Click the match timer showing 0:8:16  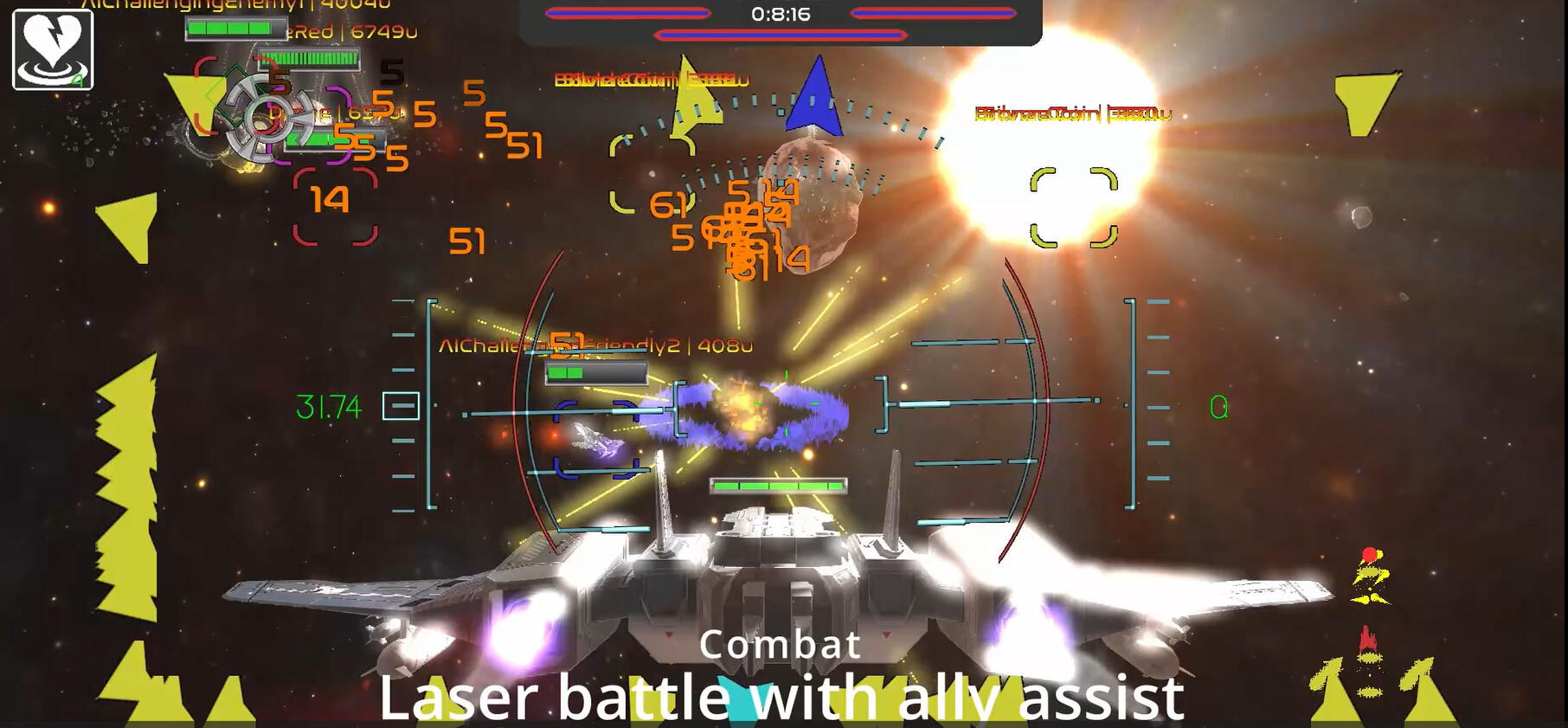[780, 13]
